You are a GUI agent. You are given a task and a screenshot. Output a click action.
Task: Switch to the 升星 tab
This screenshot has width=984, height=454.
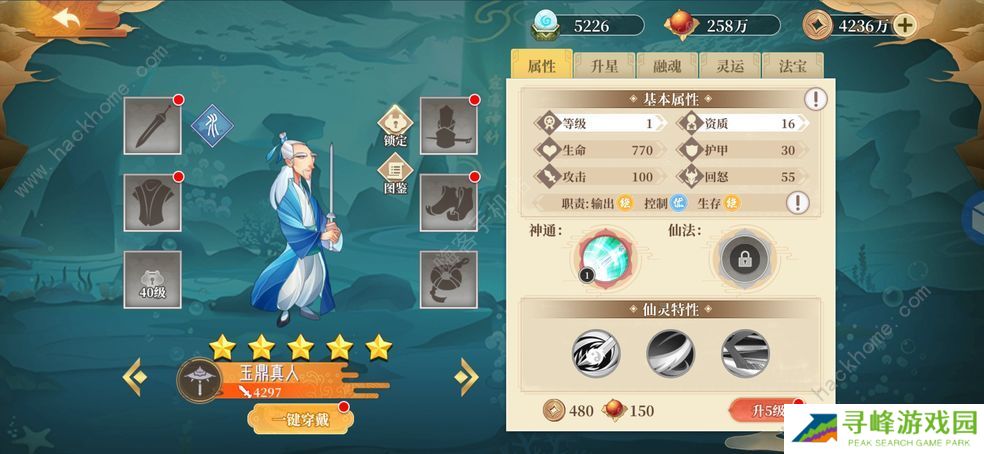point(606,65)
